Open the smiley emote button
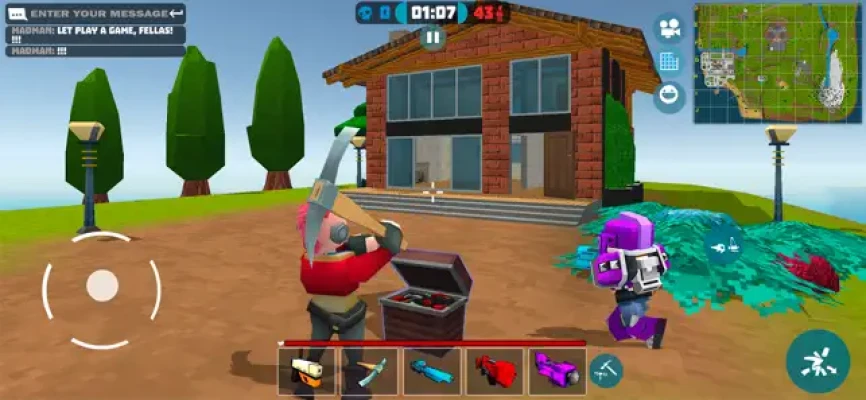Screen dimensions: 866x400 pos(669,95)
